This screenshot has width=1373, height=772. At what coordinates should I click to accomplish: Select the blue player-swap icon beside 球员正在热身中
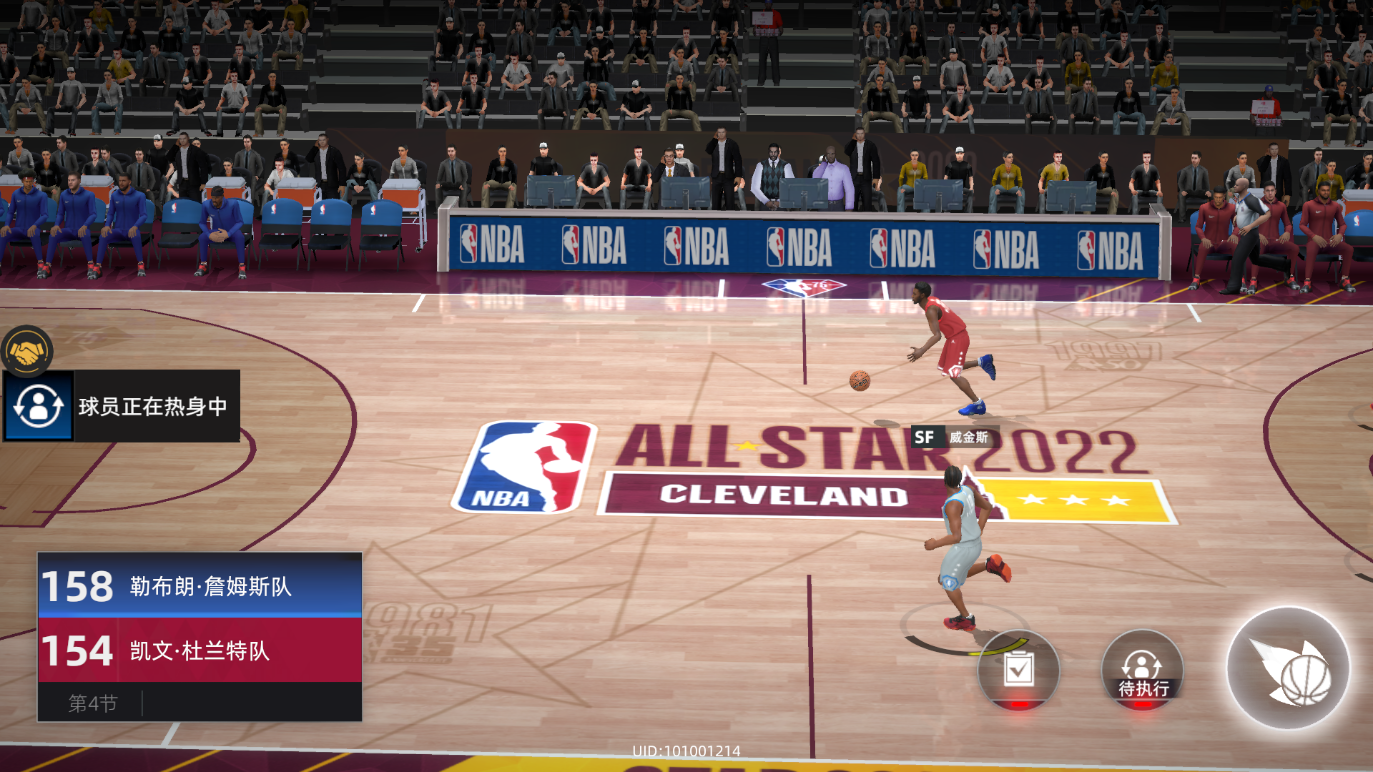(39, 406)
